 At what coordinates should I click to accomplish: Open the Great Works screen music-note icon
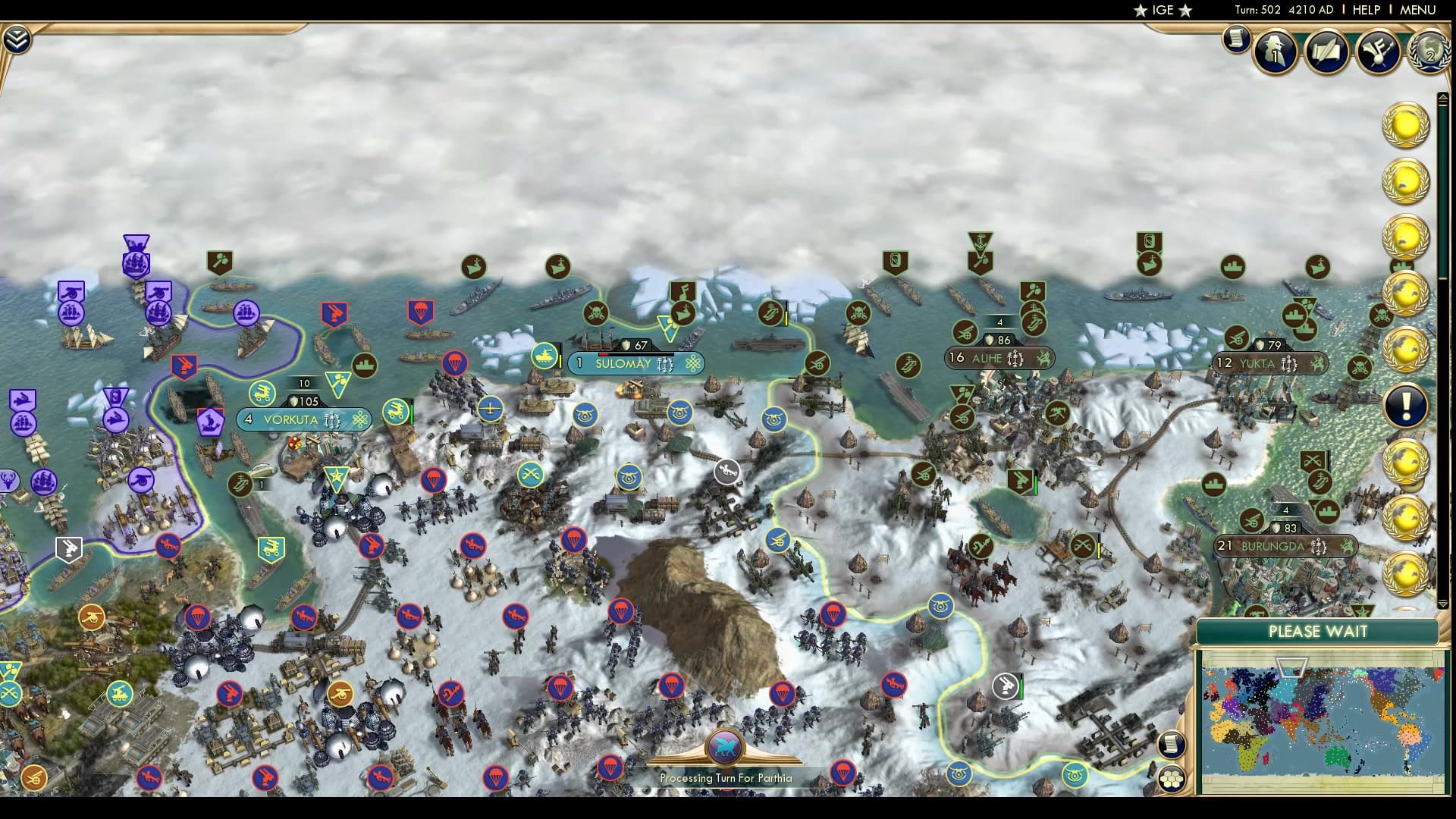[x=1379, y=52]
